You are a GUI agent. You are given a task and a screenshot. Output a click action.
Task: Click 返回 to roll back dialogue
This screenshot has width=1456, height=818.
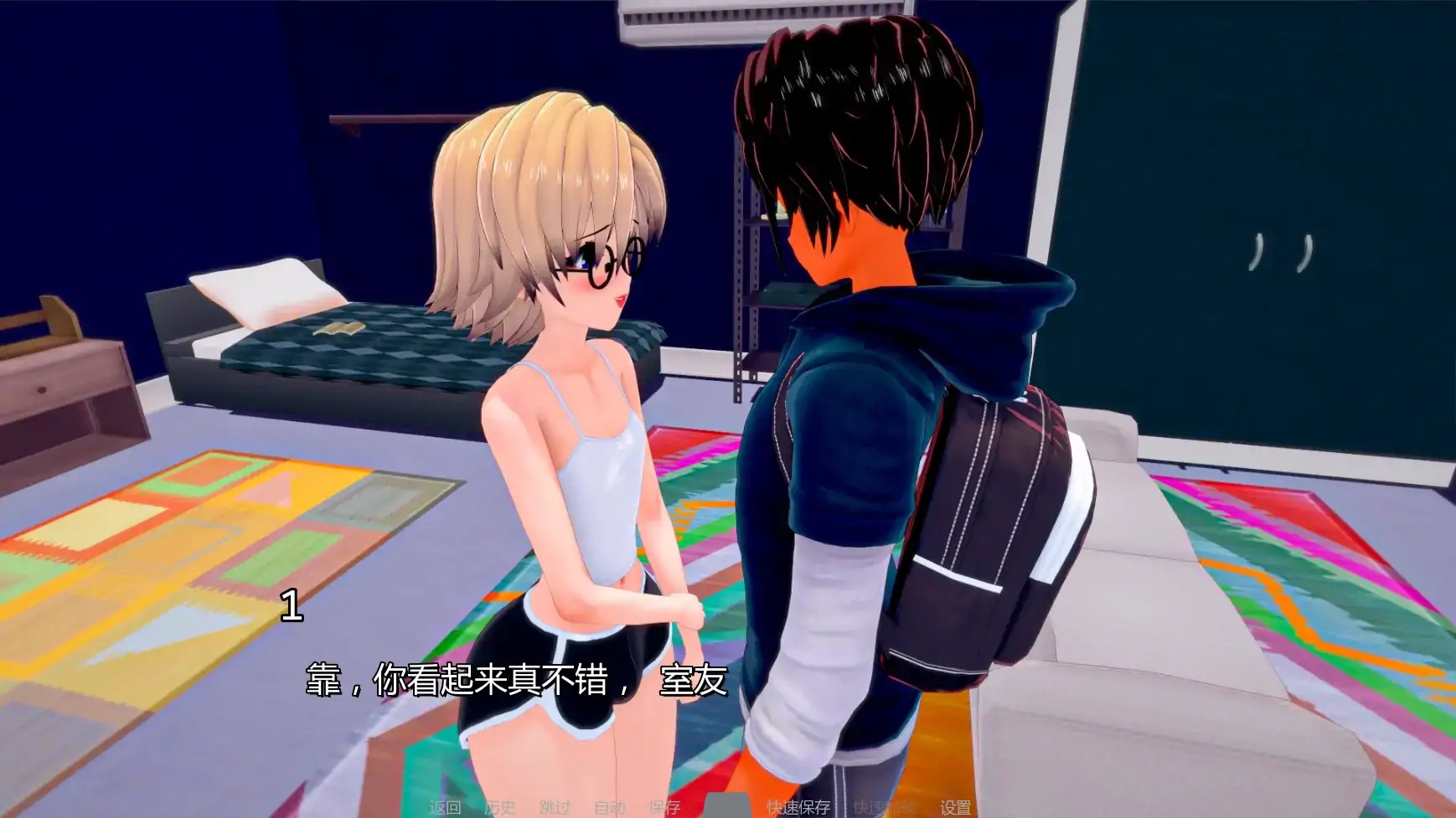(x=445, y=806)
